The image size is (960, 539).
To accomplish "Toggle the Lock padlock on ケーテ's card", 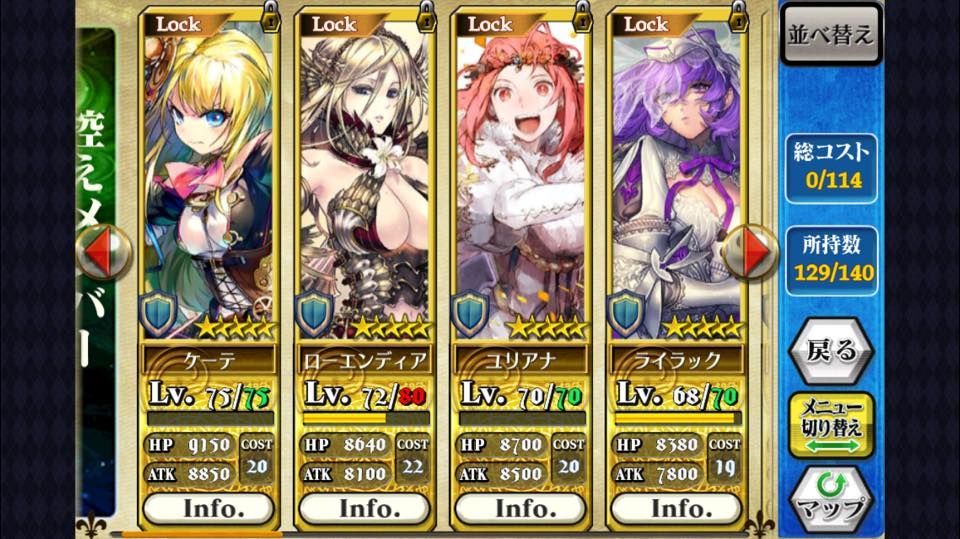I will 270,17.
